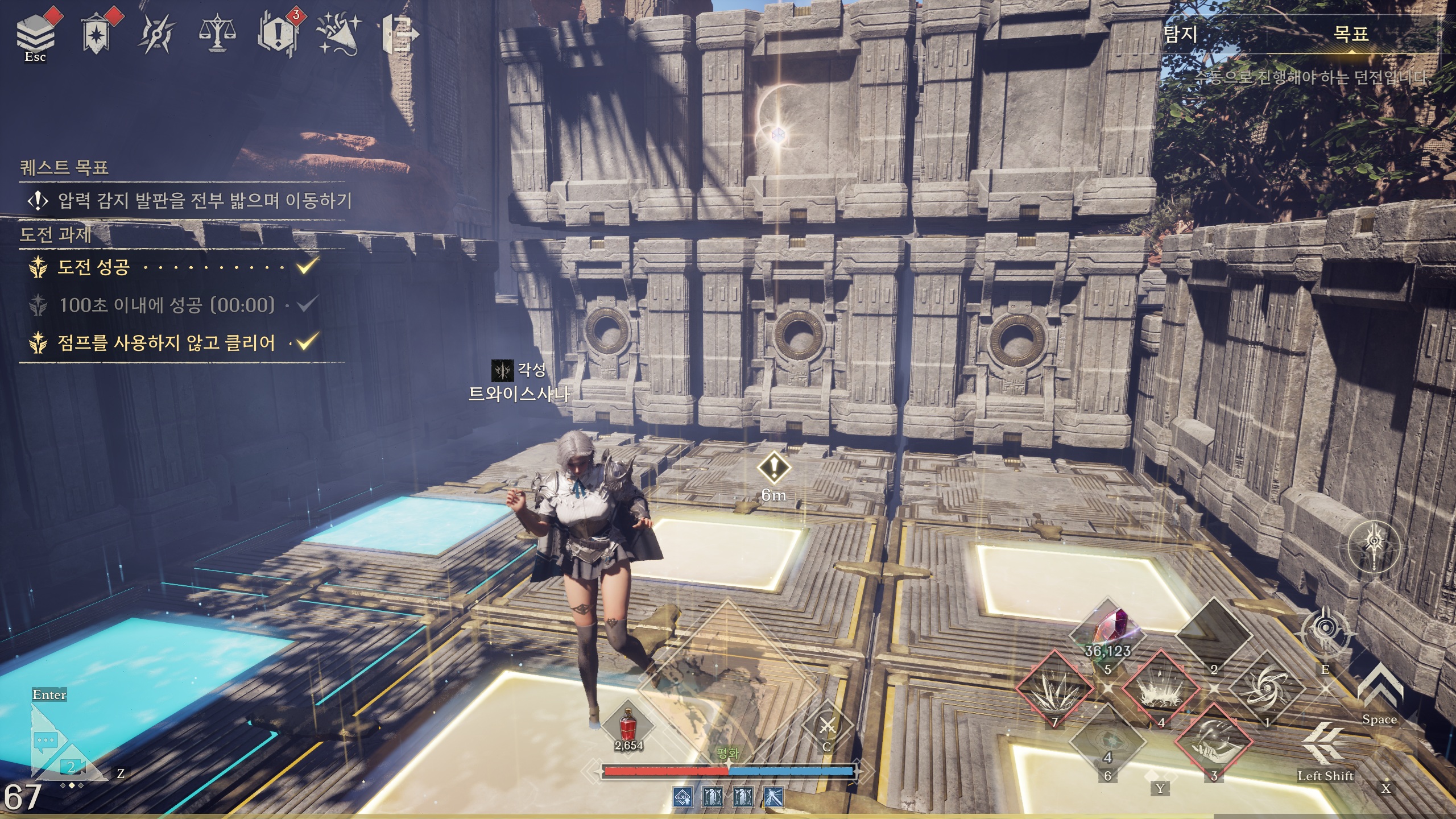Open the exclamation notice icon with badge 3
Image resolution: width=1456 pixels, height=819 pixels.
pyautogui.click(x=278, y=34)
